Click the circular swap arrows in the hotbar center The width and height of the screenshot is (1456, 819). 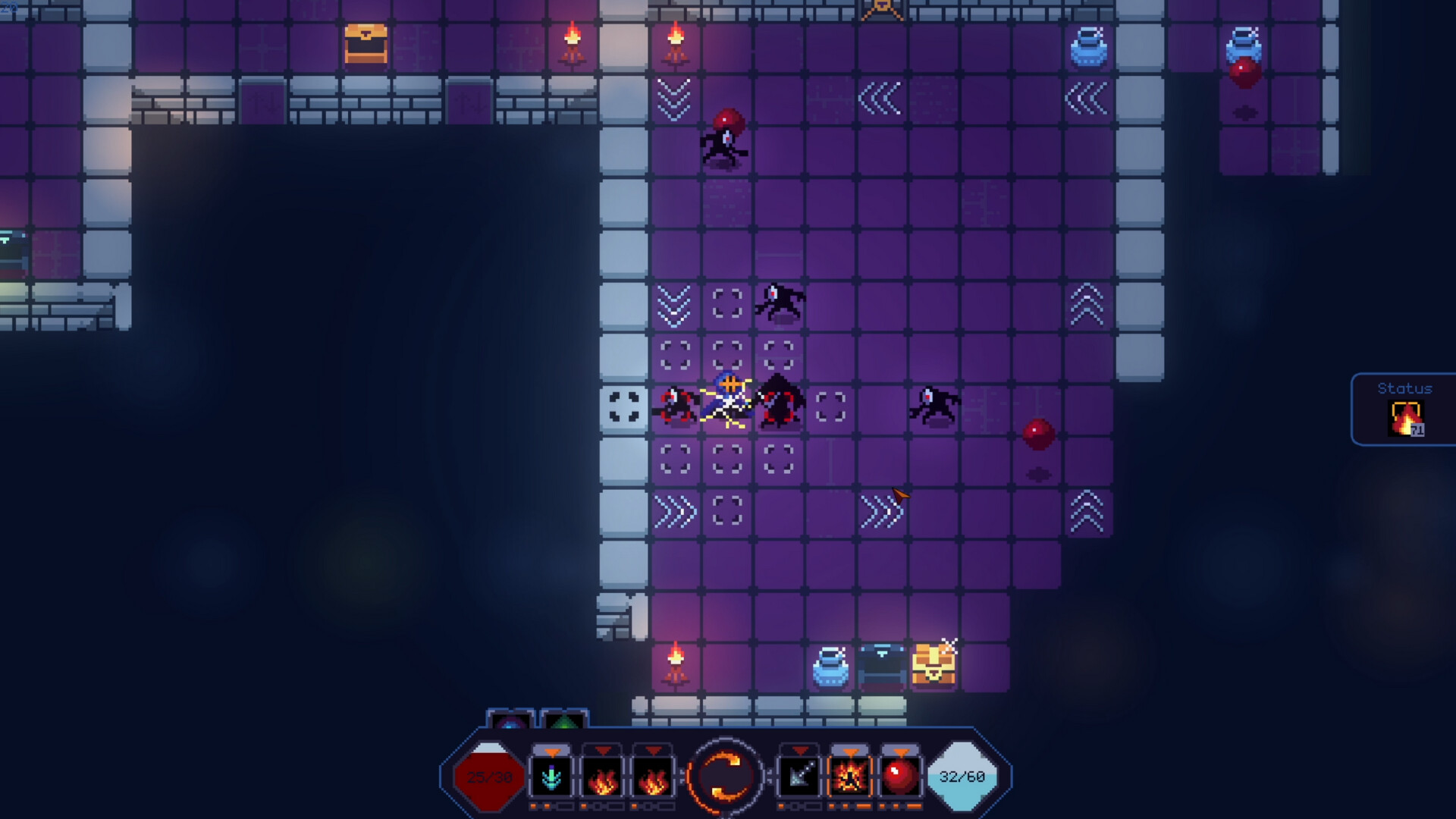(x=725, y=775)
